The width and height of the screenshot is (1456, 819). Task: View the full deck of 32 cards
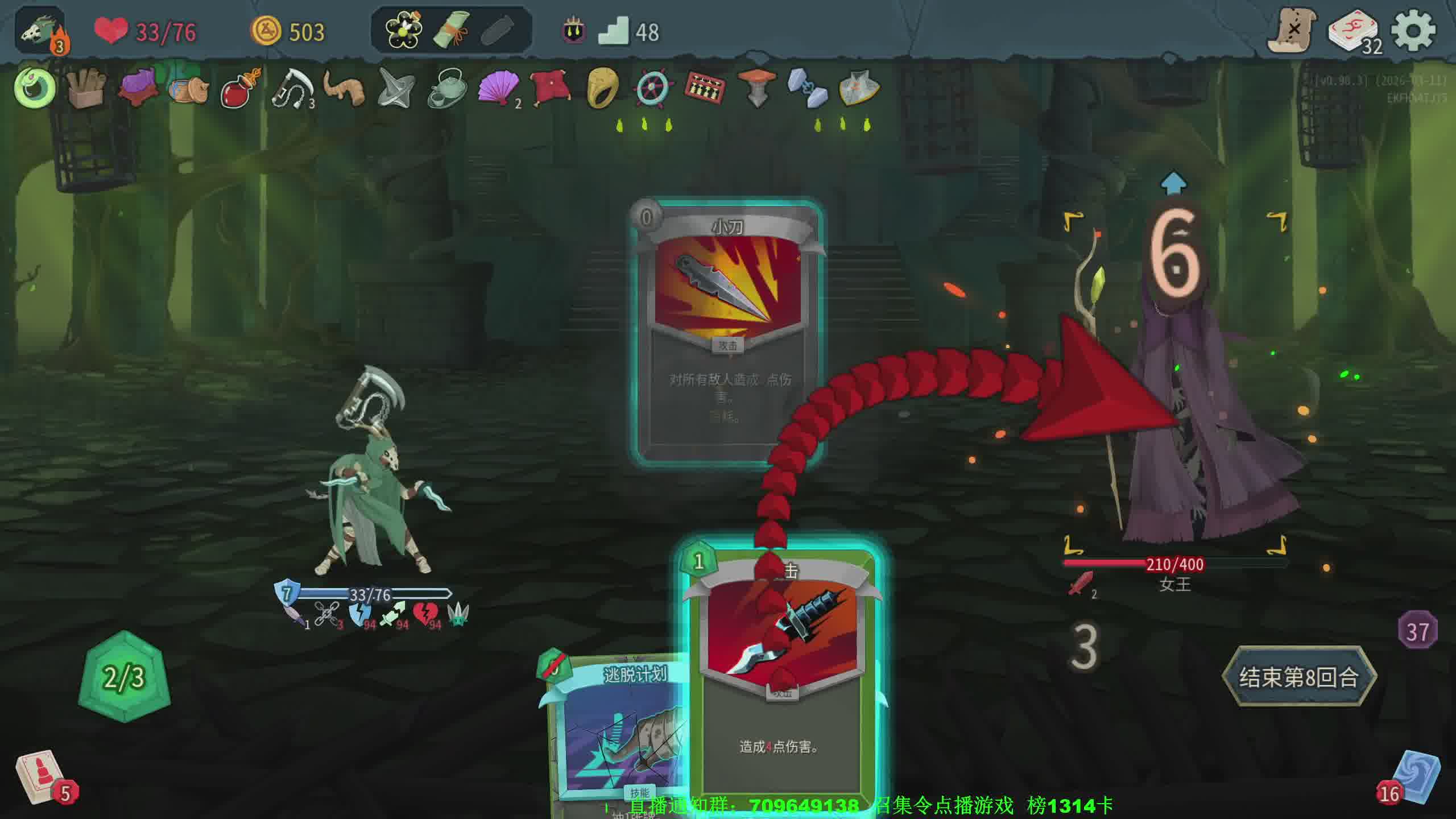tap(1354, 32)
